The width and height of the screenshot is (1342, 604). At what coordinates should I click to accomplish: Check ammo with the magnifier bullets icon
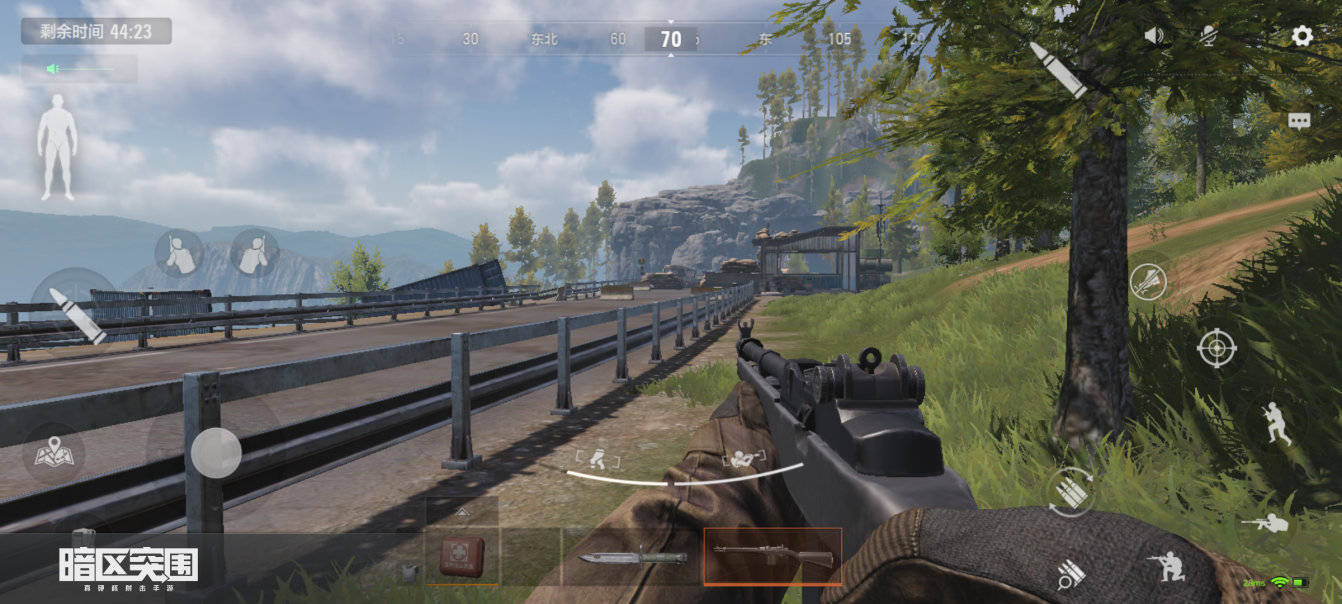pos(1071,573)
